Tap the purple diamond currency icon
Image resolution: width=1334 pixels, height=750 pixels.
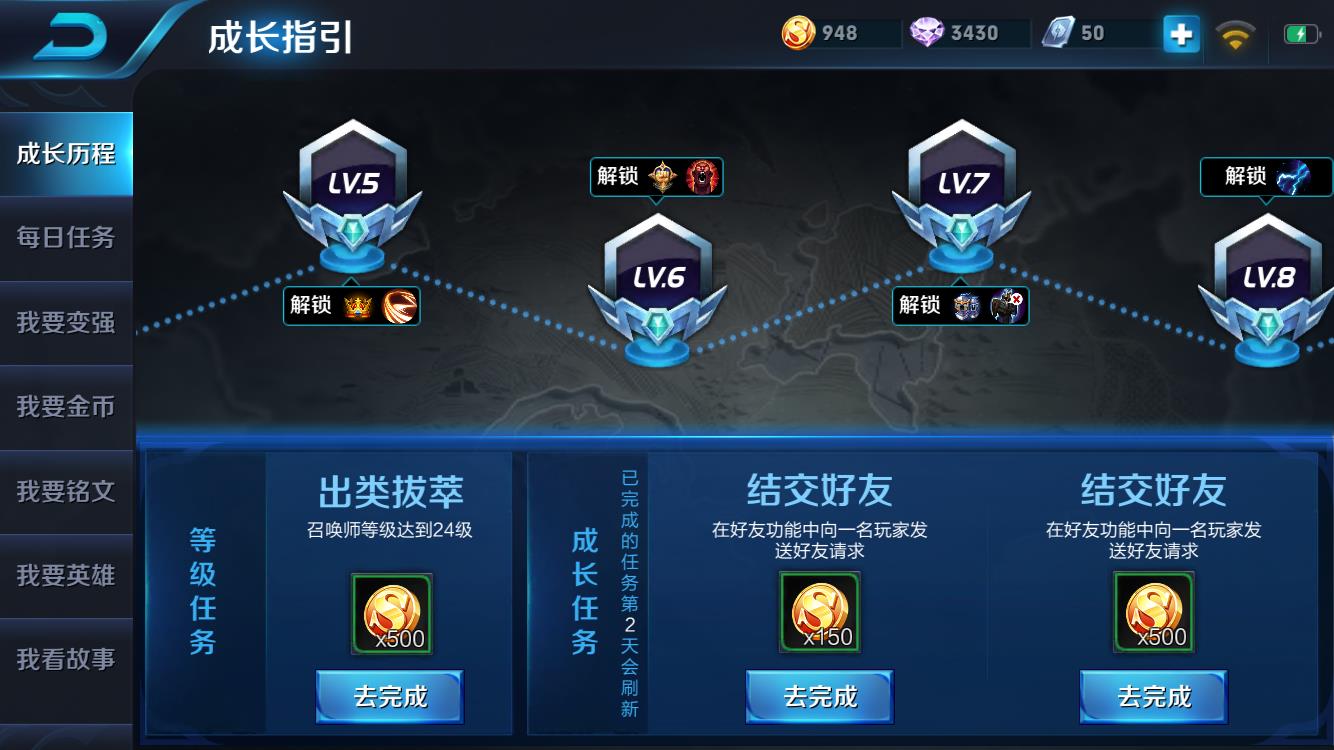coord(927,33)
